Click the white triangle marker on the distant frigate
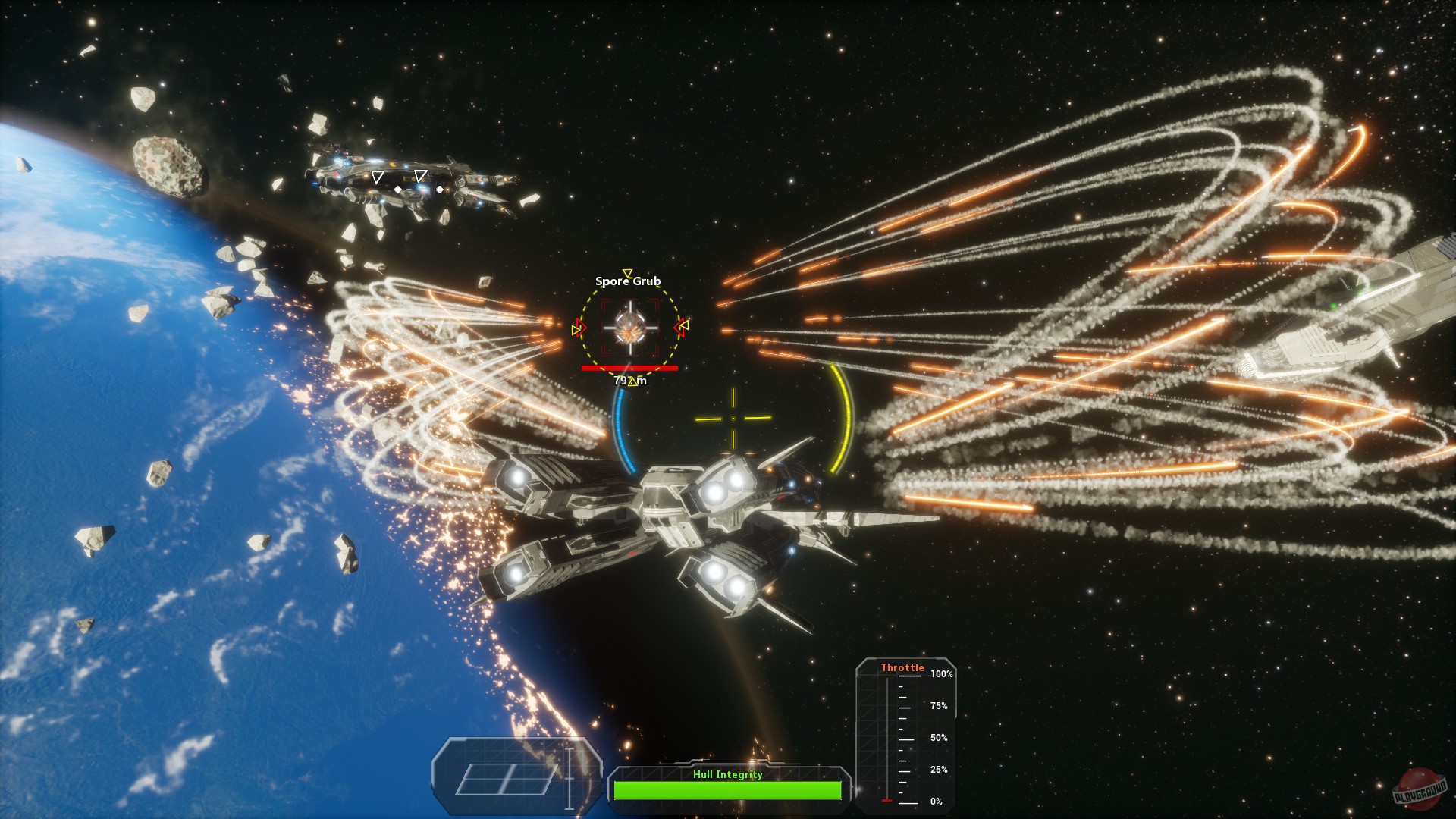Image resolution: width=1456 pixels, height=819 pixels. point(377,176)
